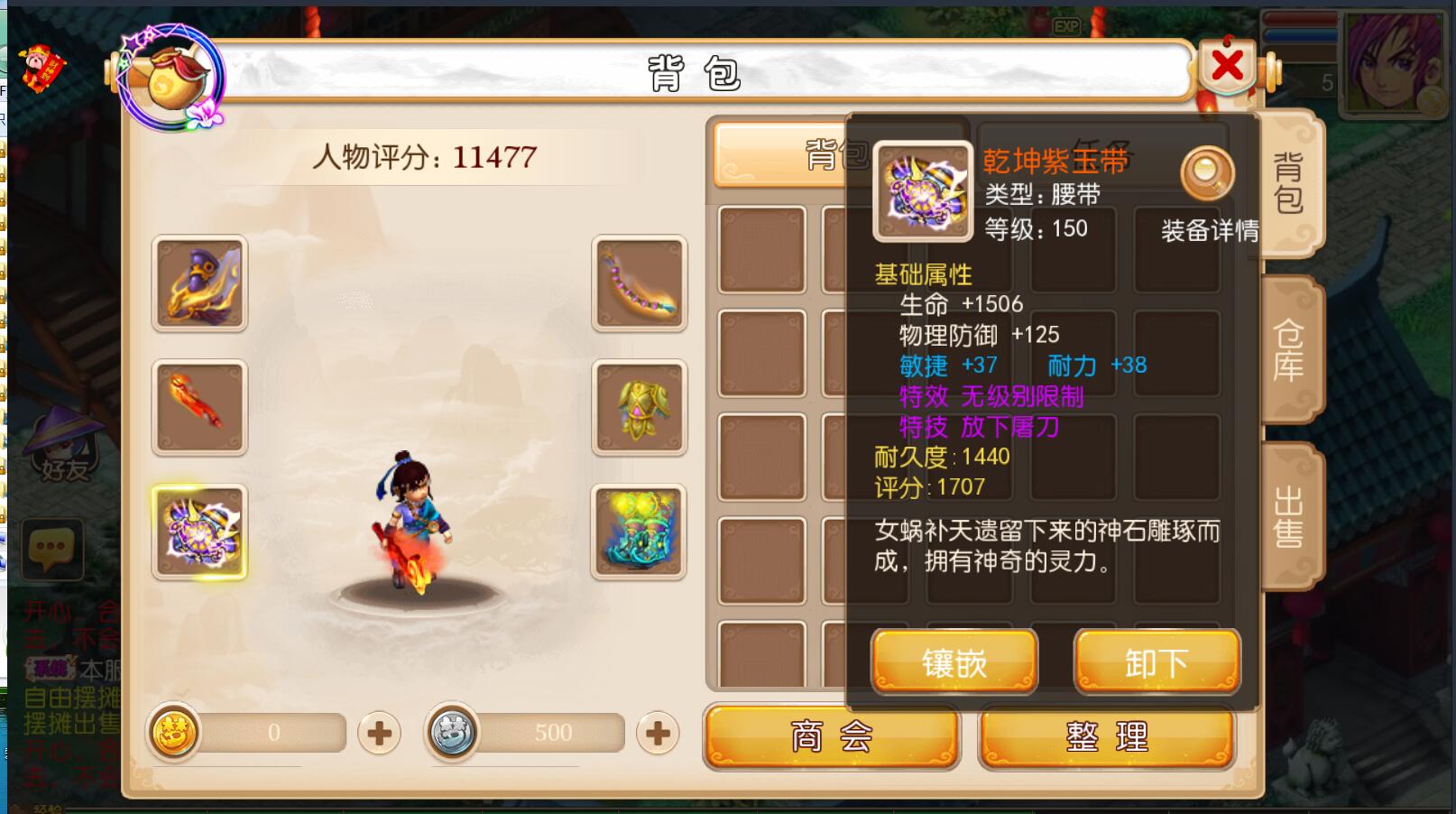Open the 商会 merchant guild
Viewport: 1456px width, 814px height.
(x=831, y=737)
